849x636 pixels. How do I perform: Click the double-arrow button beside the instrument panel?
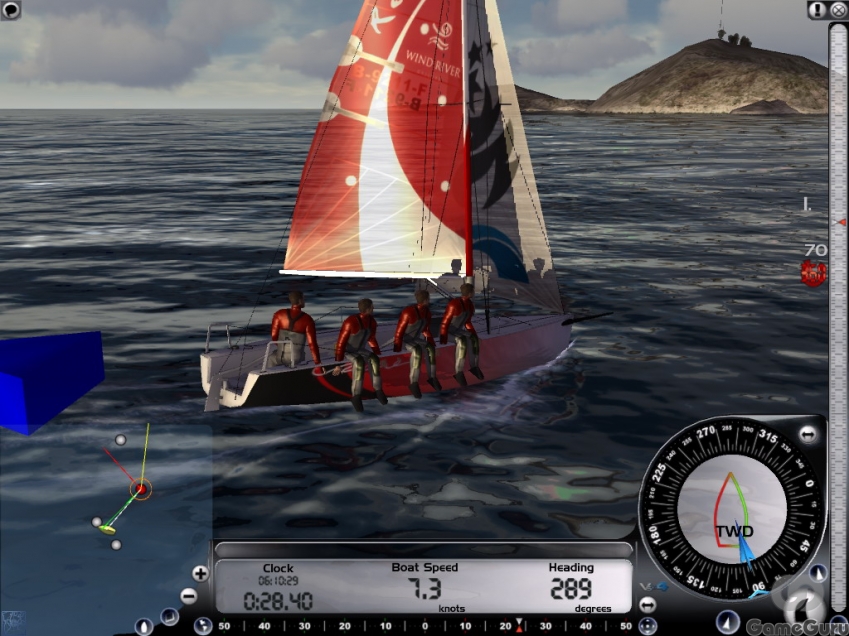[x=646, y=605]
